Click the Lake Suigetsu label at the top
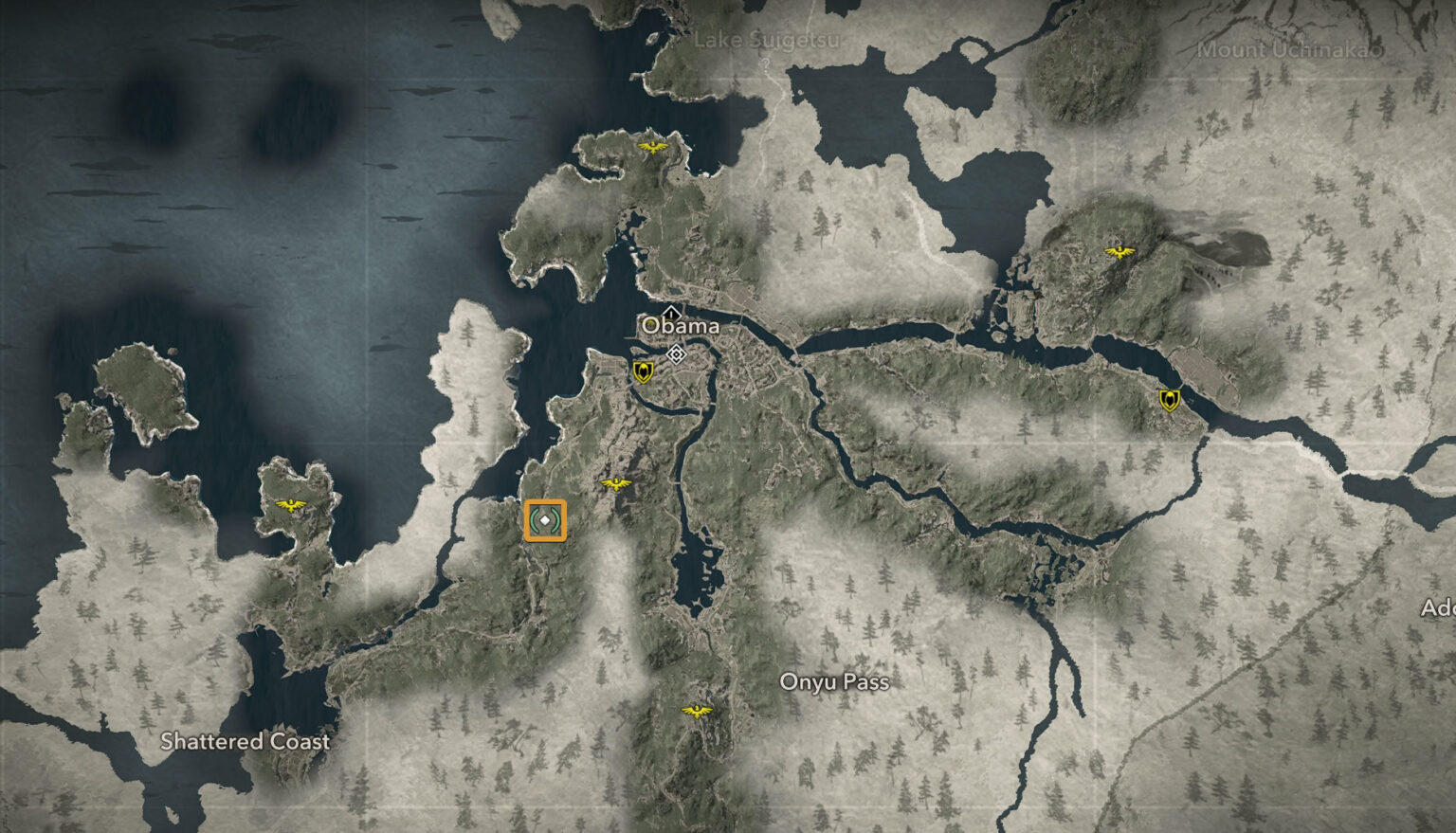Viewport: 1456px width, 833px height. pos(770,40)
